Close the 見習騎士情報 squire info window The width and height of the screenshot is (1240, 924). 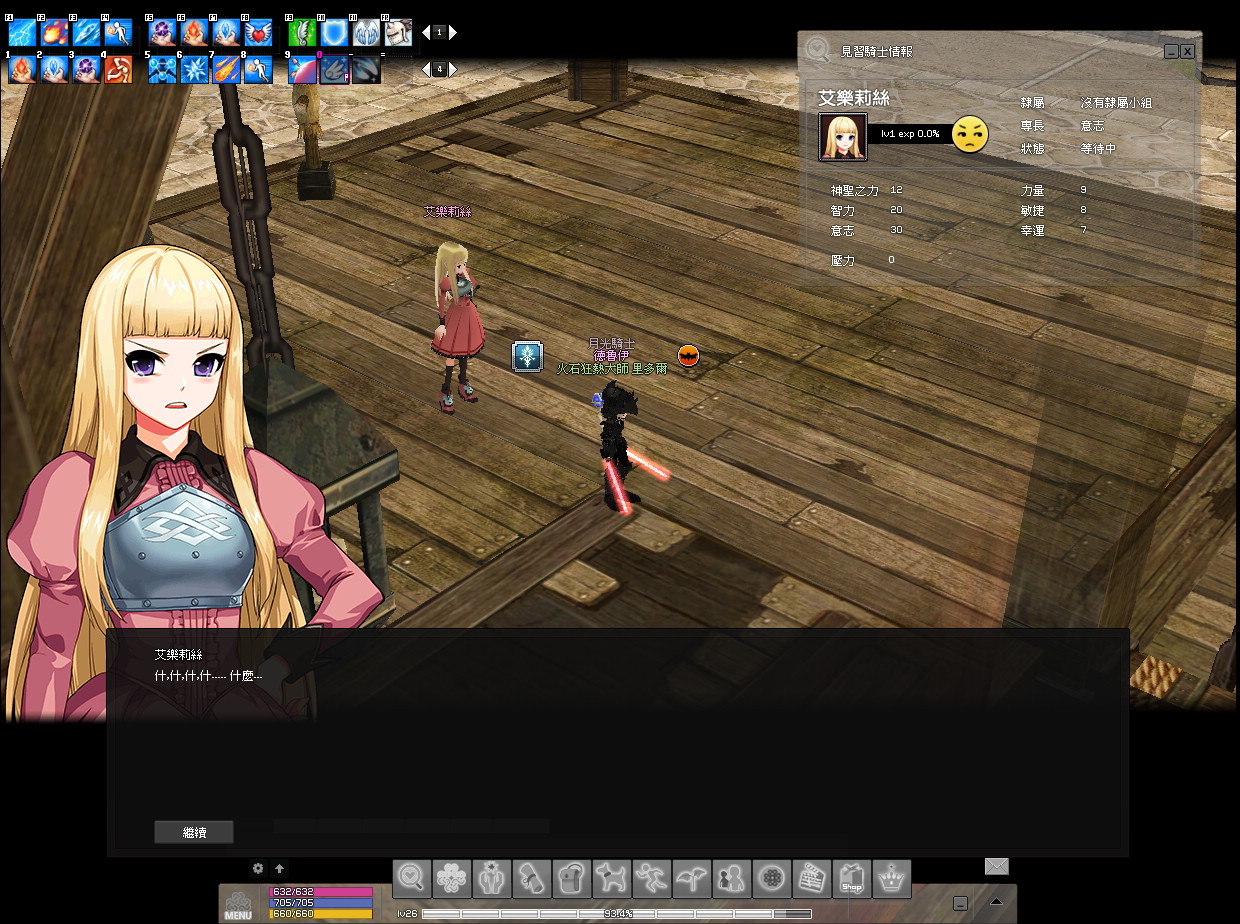point(1187,51)
